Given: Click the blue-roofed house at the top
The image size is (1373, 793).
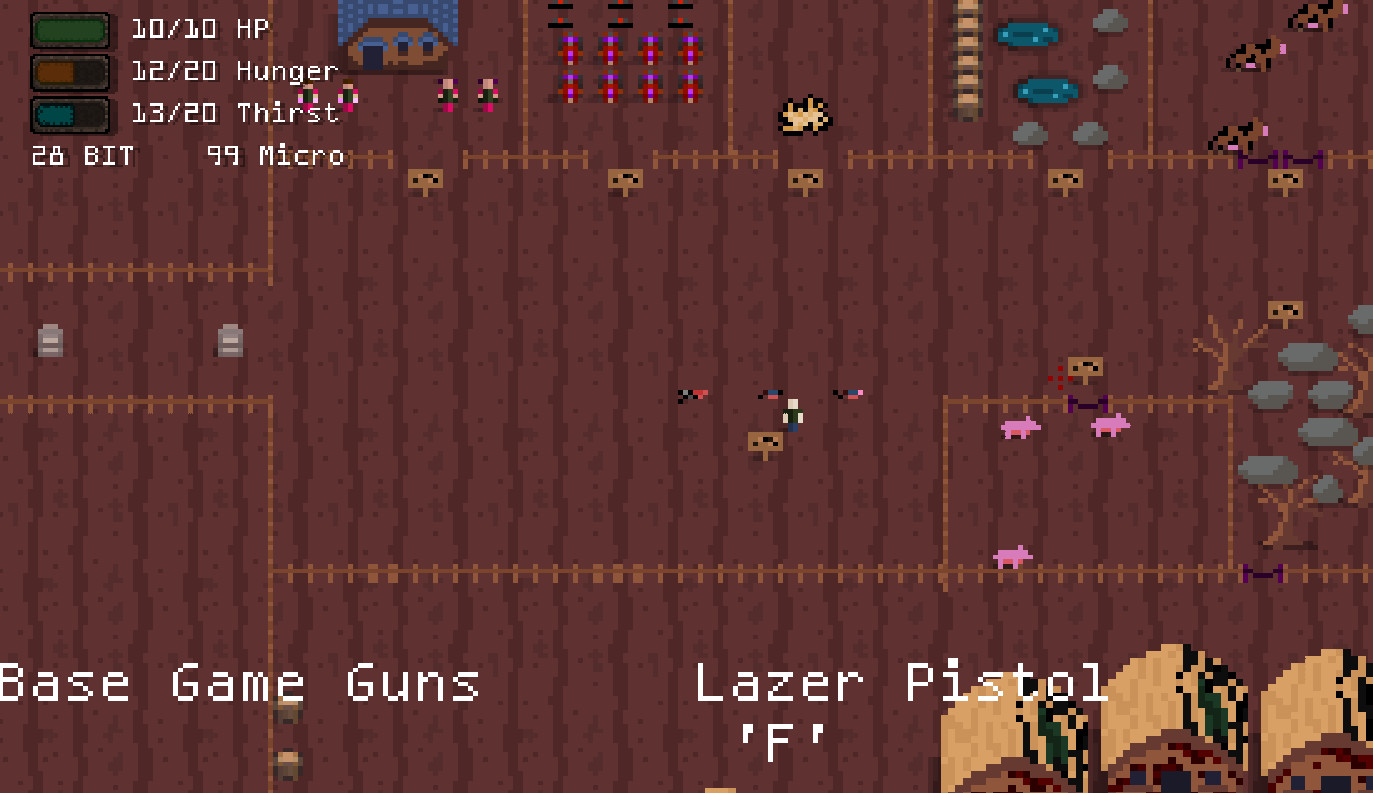Looking at the screenshot, I should point(398,35).
